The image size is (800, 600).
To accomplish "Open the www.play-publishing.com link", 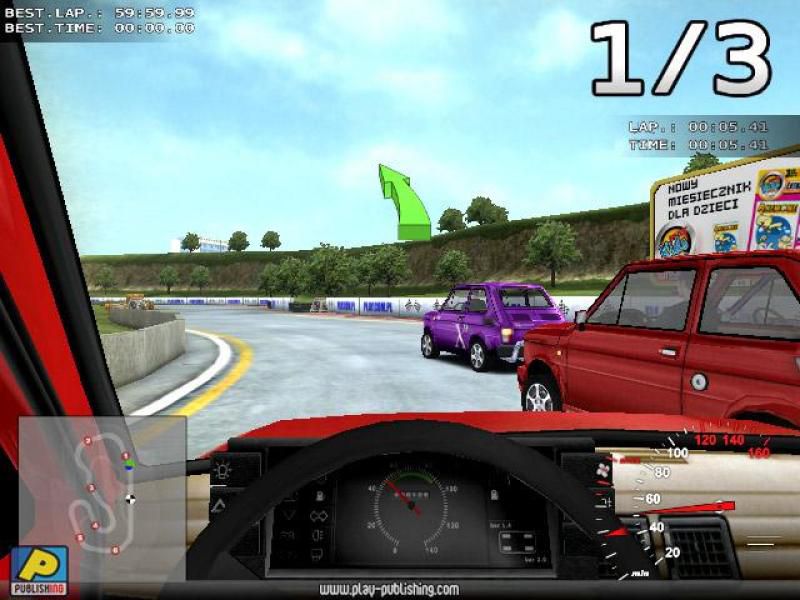I will 389,589.
